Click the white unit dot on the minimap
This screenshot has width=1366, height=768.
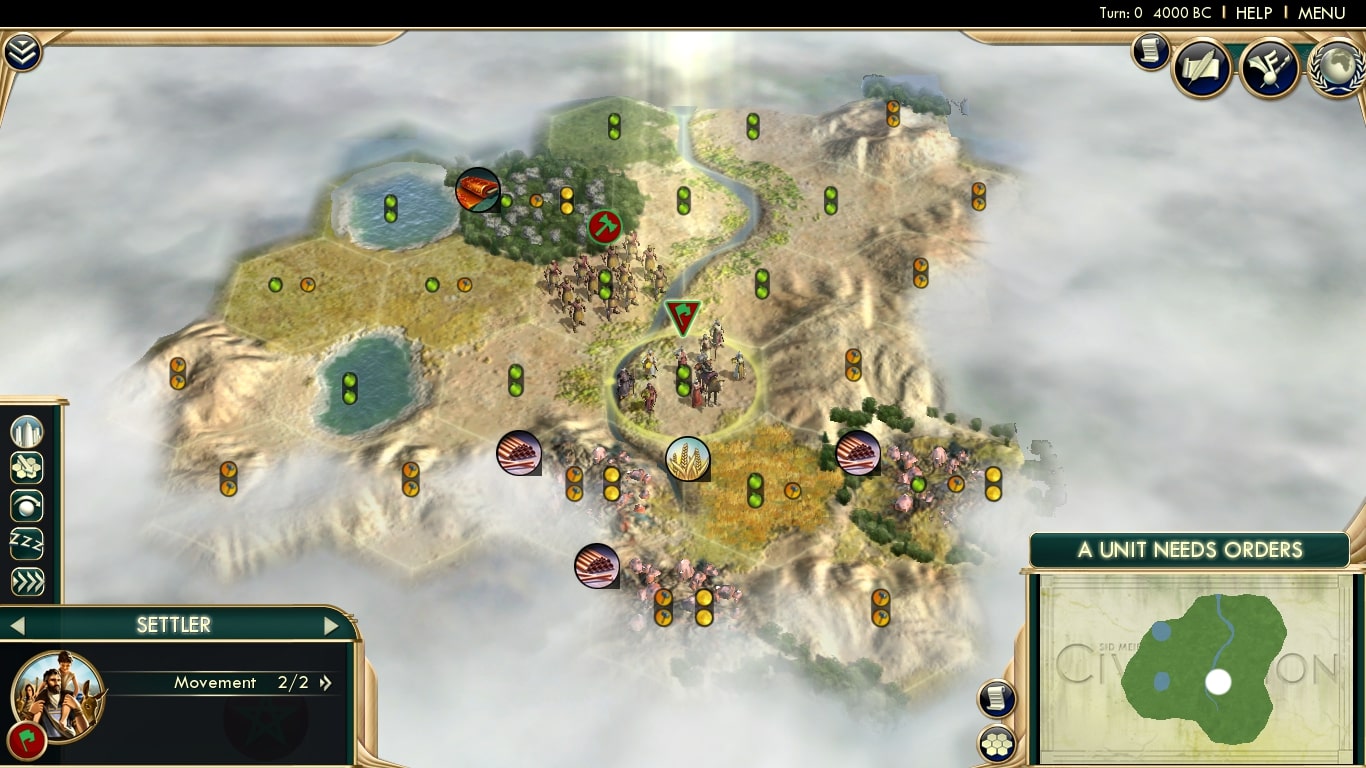pyautogui.click(x=1216, y=683)
